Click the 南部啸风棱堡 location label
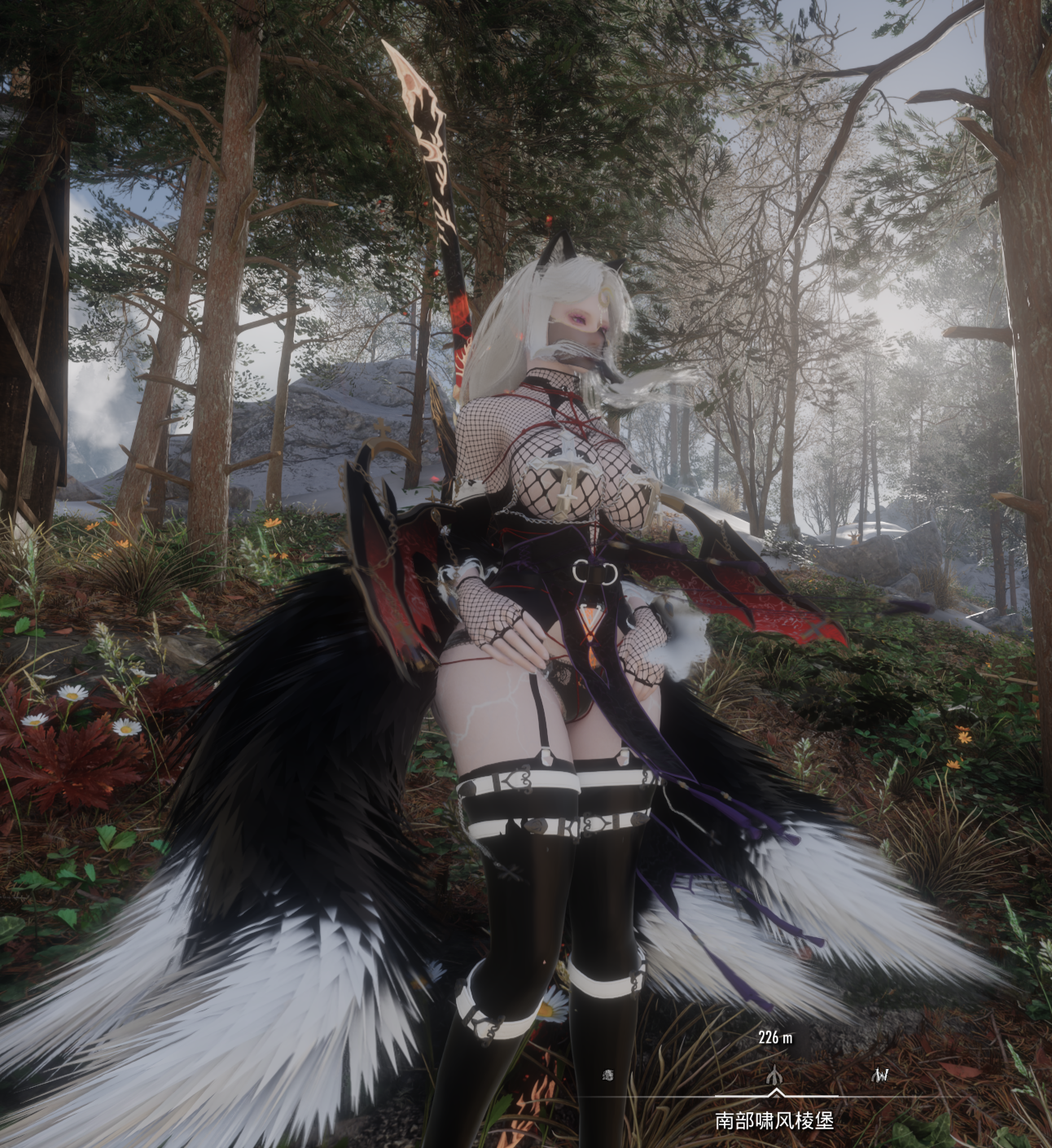This screenshot has width=1052, height=1148. pyautogui.click(x=774, y=1121)
